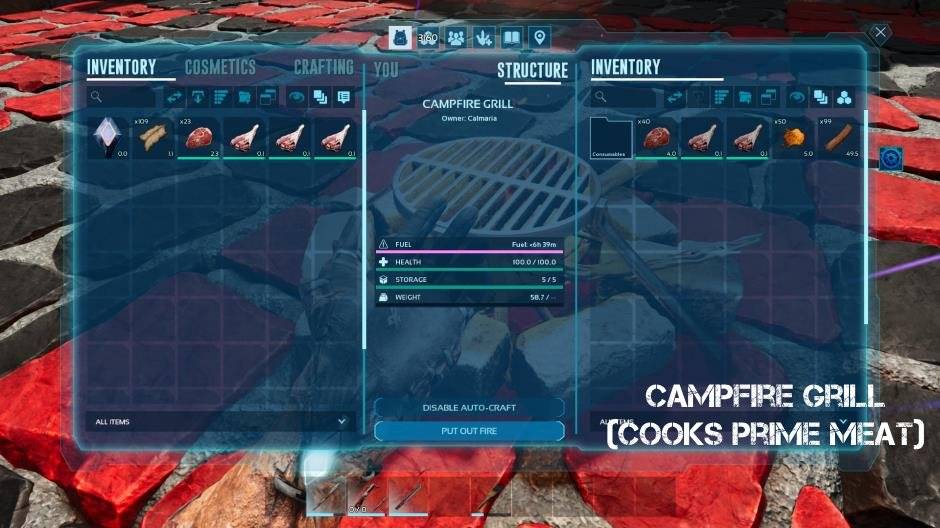Open the map pin icon at top
Viewport: 940px width, 528px height.
tap(540, 38)
